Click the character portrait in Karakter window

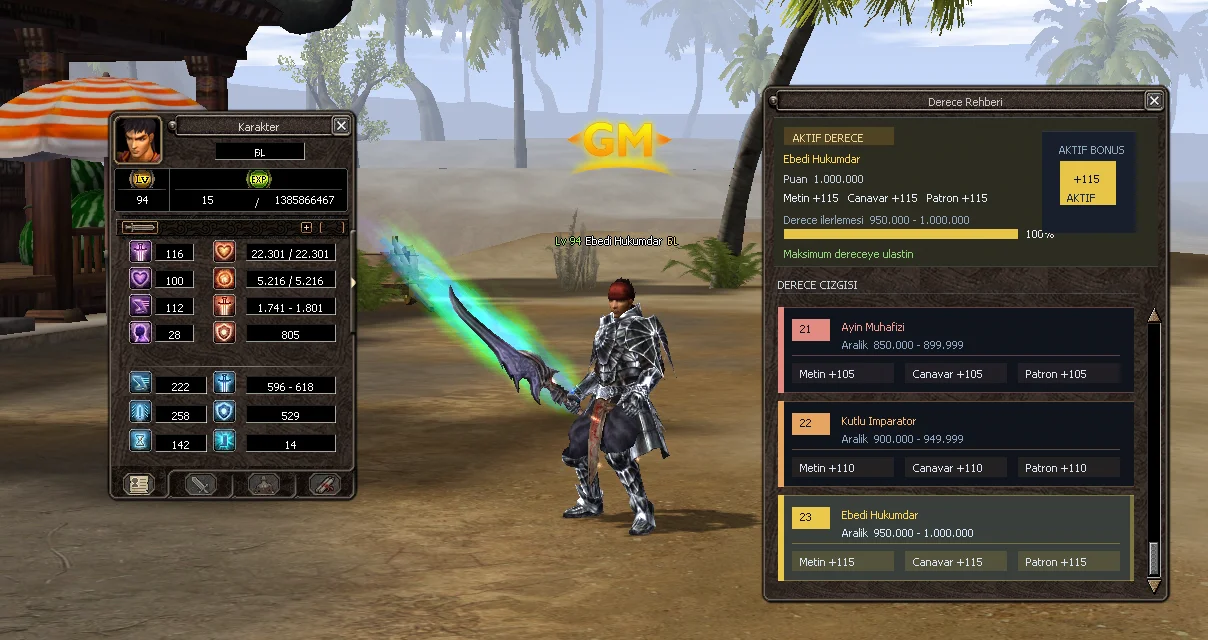click(138, 140)
